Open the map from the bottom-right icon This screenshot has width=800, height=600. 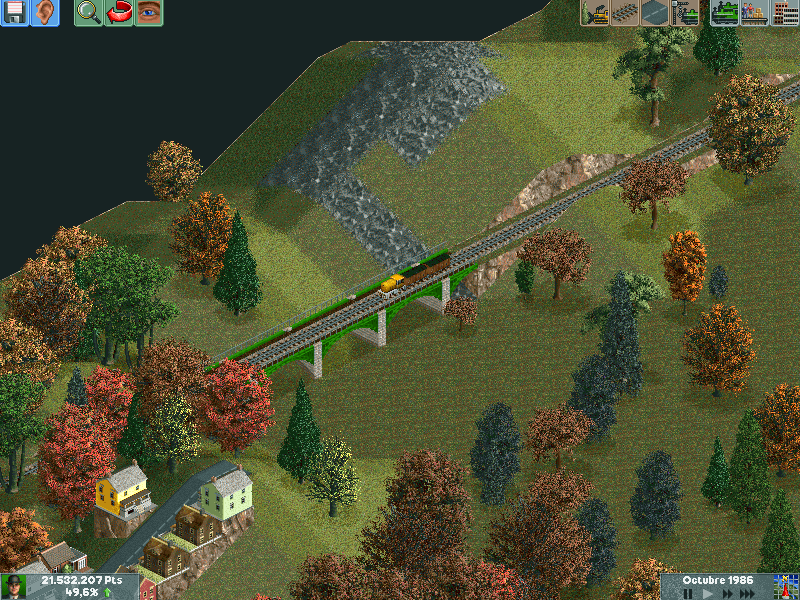(x=783, y=586)
